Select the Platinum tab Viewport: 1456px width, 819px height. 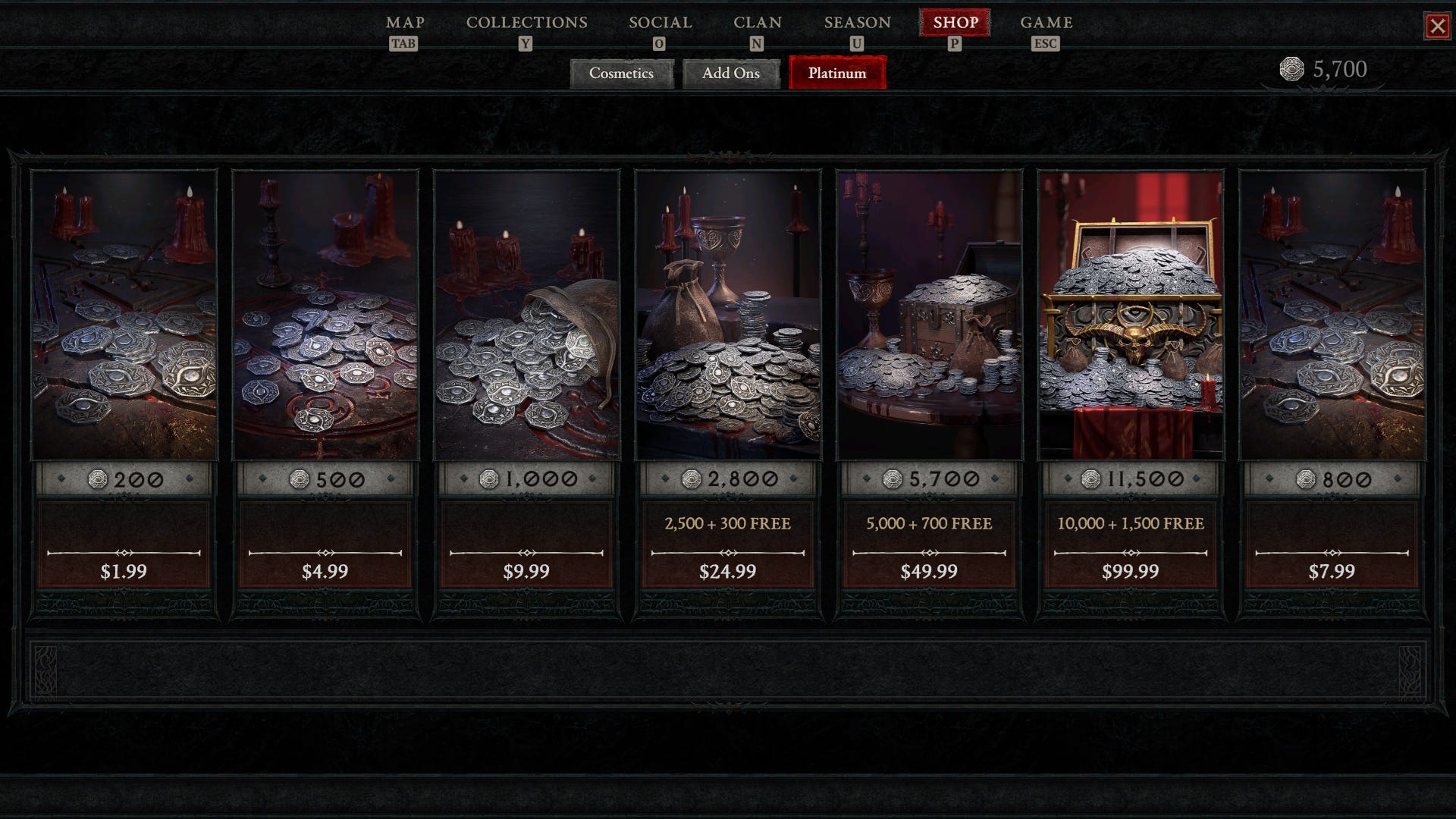pyautogui.click(x=837, y=74)
